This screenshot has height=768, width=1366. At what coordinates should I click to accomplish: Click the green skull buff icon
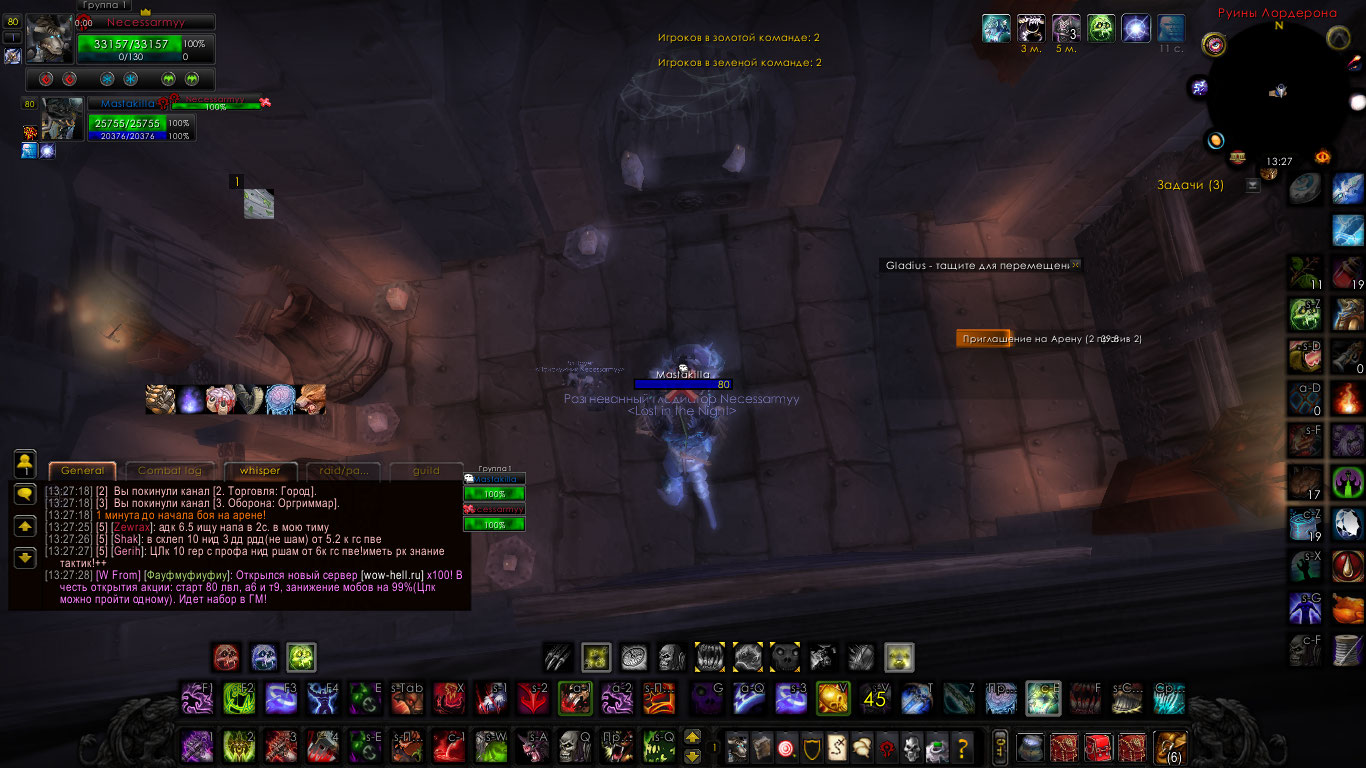(1101, 27)
